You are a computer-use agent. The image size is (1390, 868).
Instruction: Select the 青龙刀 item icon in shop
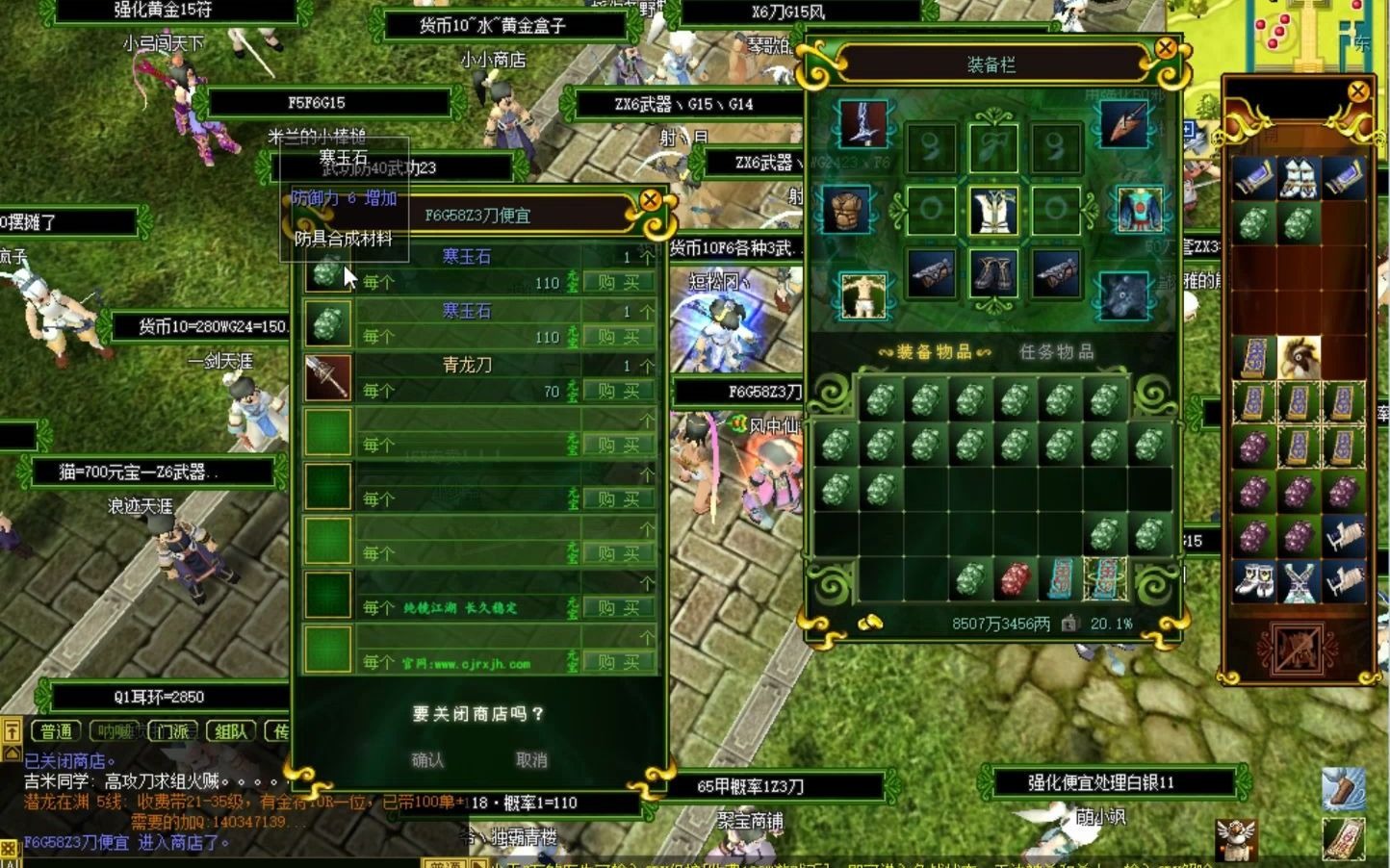[327, 377]
